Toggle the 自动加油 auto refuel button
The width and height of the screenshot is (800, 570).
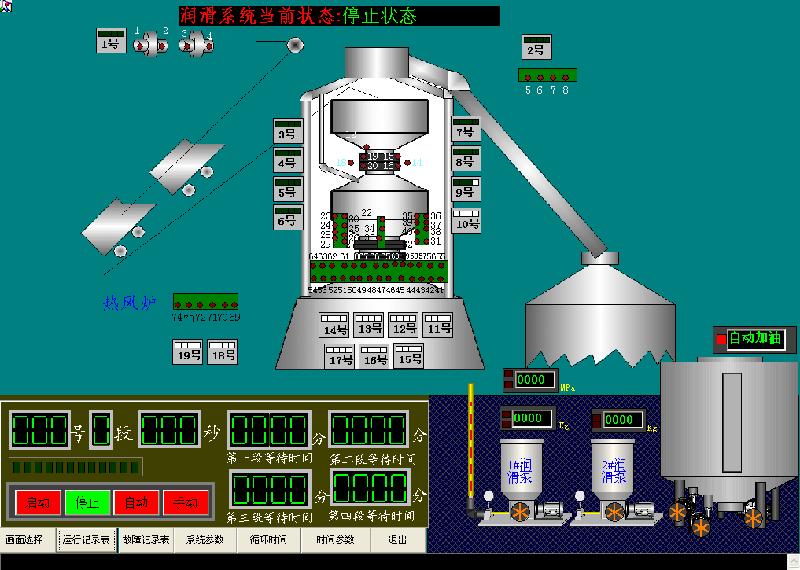click(757, 339)
